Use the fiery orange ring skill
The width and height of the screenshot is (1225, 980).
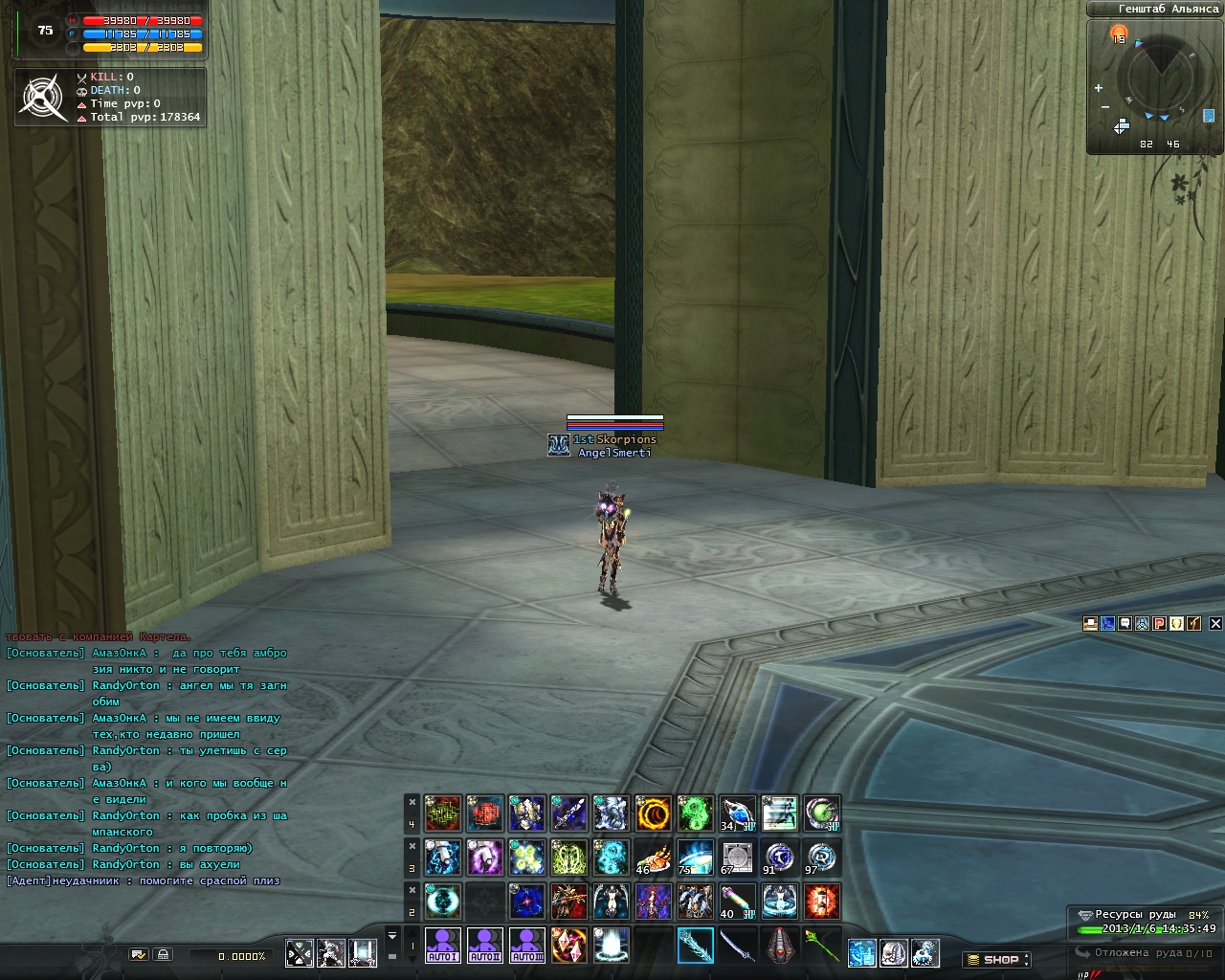pyautogui.click(x=654, y=813)
